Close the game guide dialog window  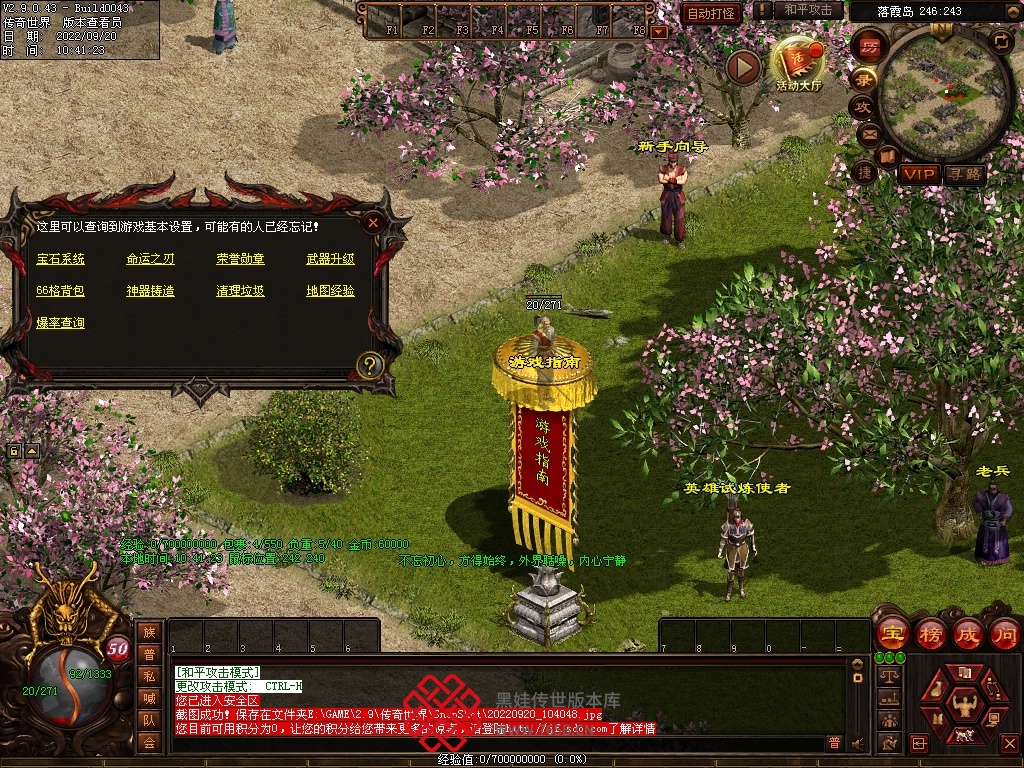373,222
